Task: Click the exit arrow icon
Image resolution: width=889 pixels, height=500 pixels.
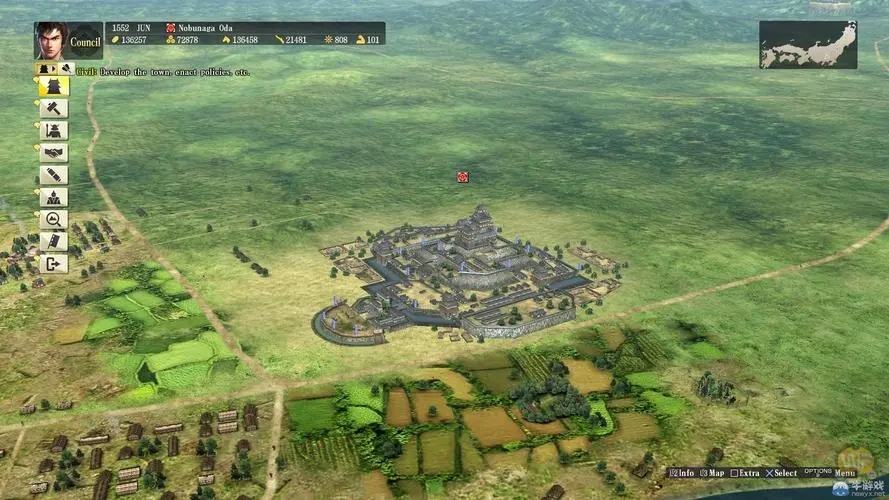Action: tap(53, 263)
